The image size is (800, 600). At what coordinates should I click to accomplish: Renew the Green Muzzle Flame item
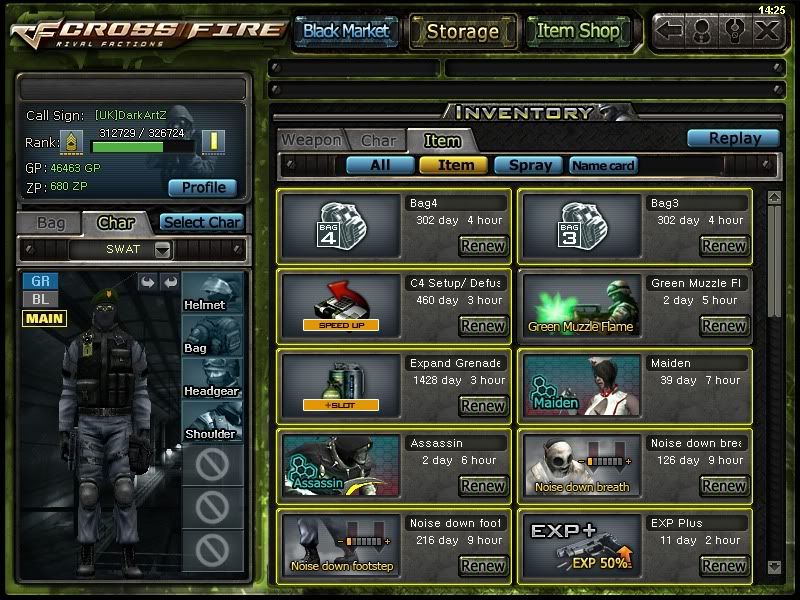(724, 325)
